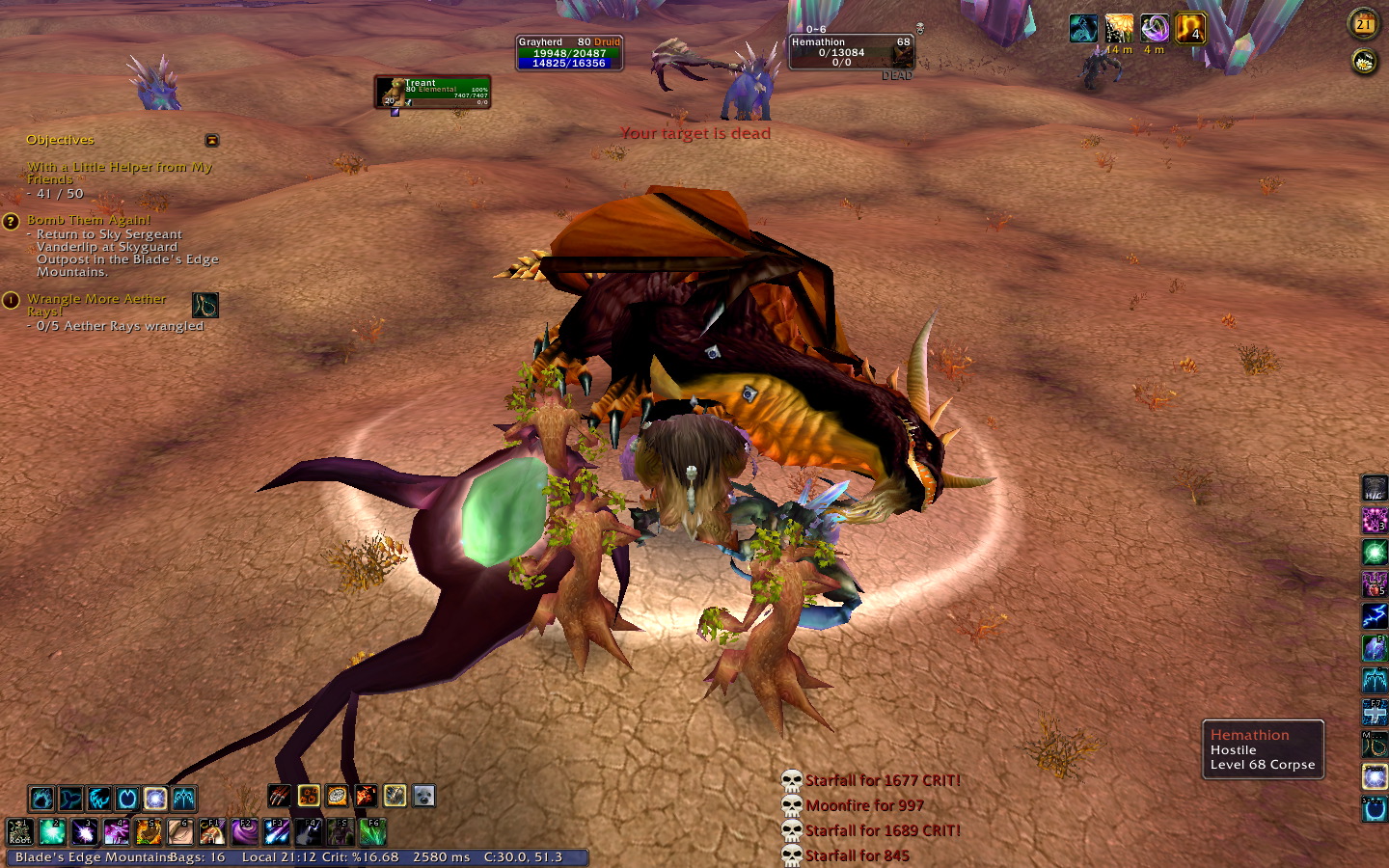Viewport: 1389px width, 868px height.
Task: Click the buff icon showing 4 stacks
Action: 1190,29
